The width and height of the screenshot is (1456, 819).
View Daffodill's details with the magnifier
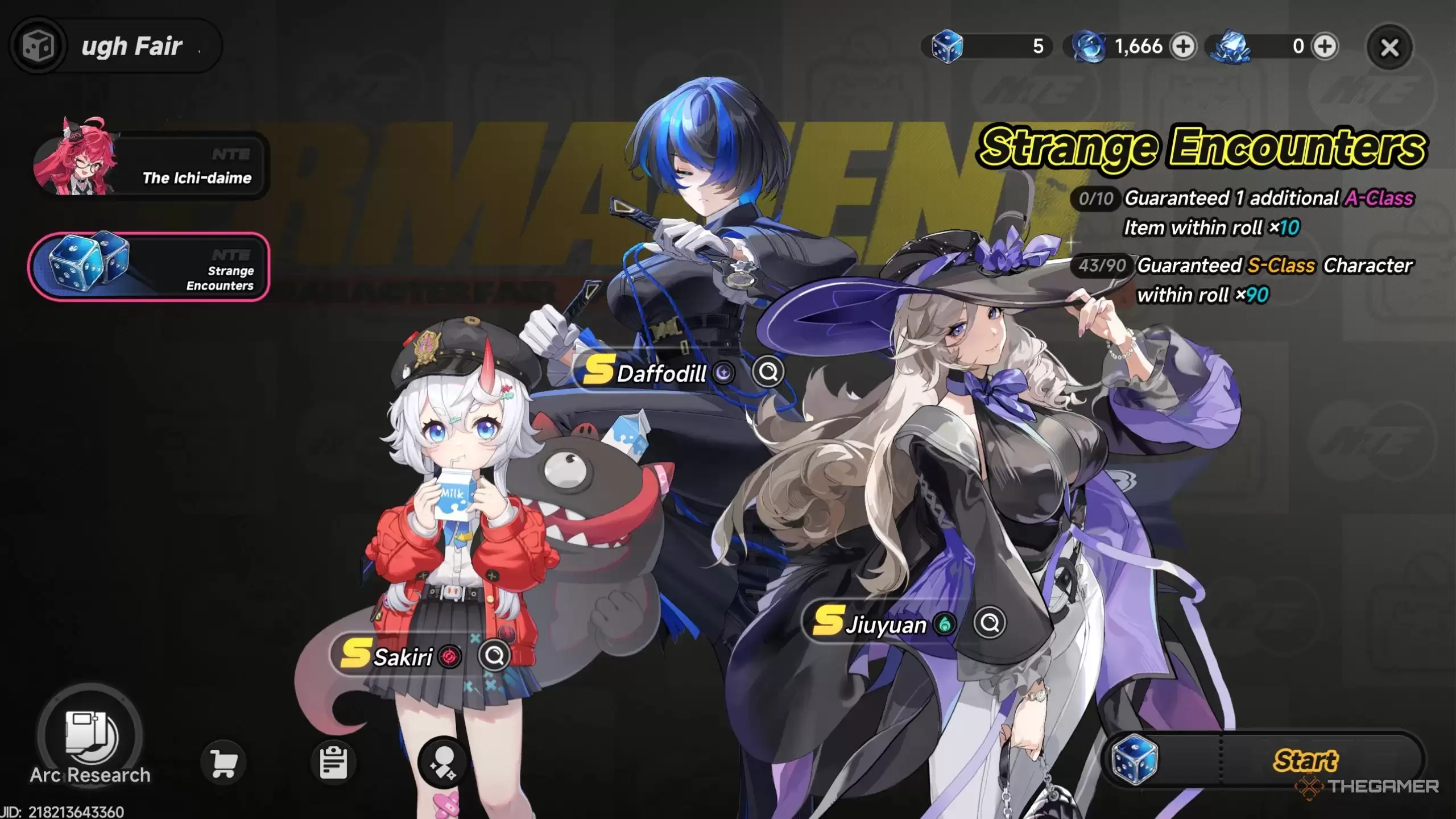point(768,373)
